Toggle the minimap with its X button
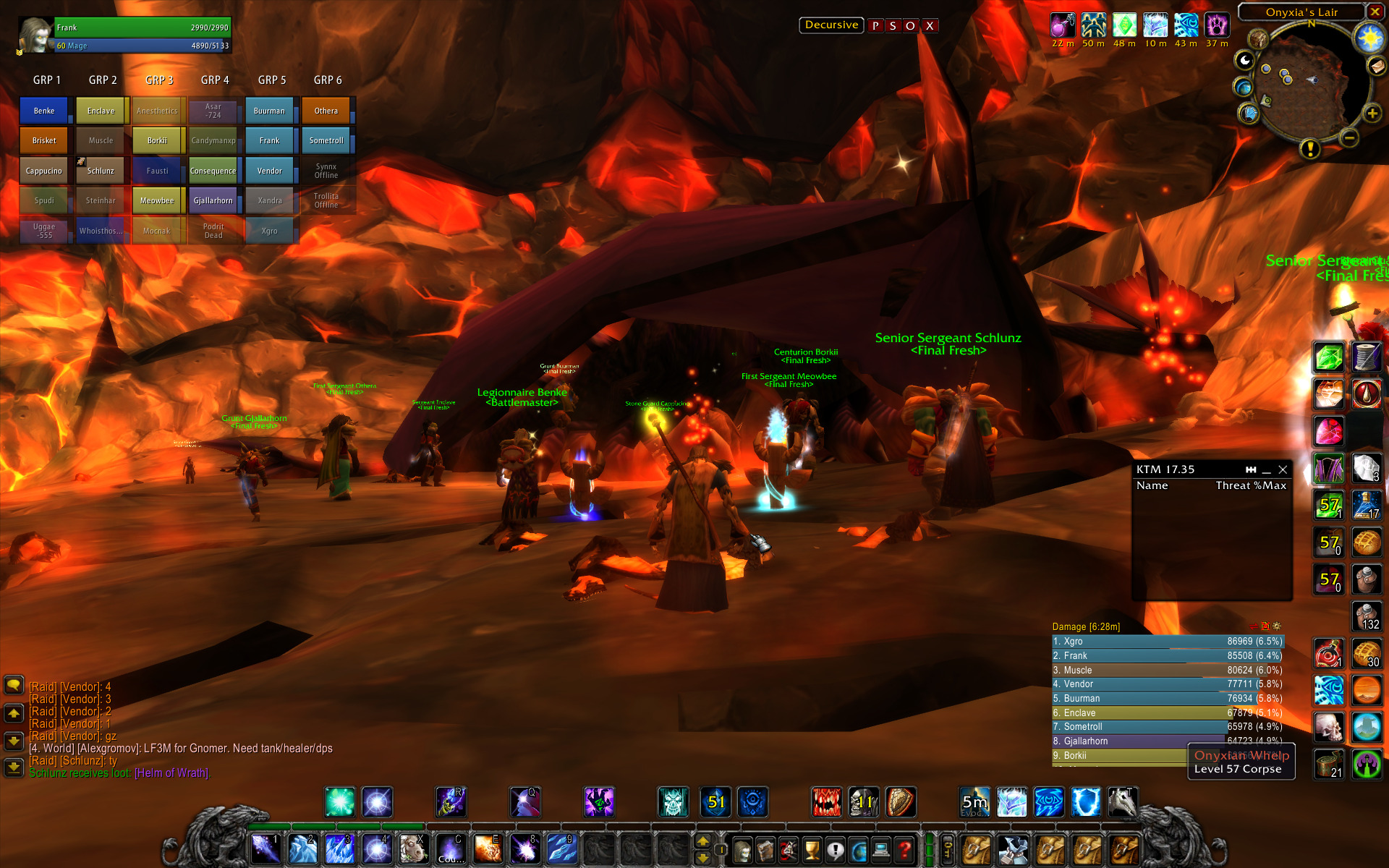 (1375, 12)
